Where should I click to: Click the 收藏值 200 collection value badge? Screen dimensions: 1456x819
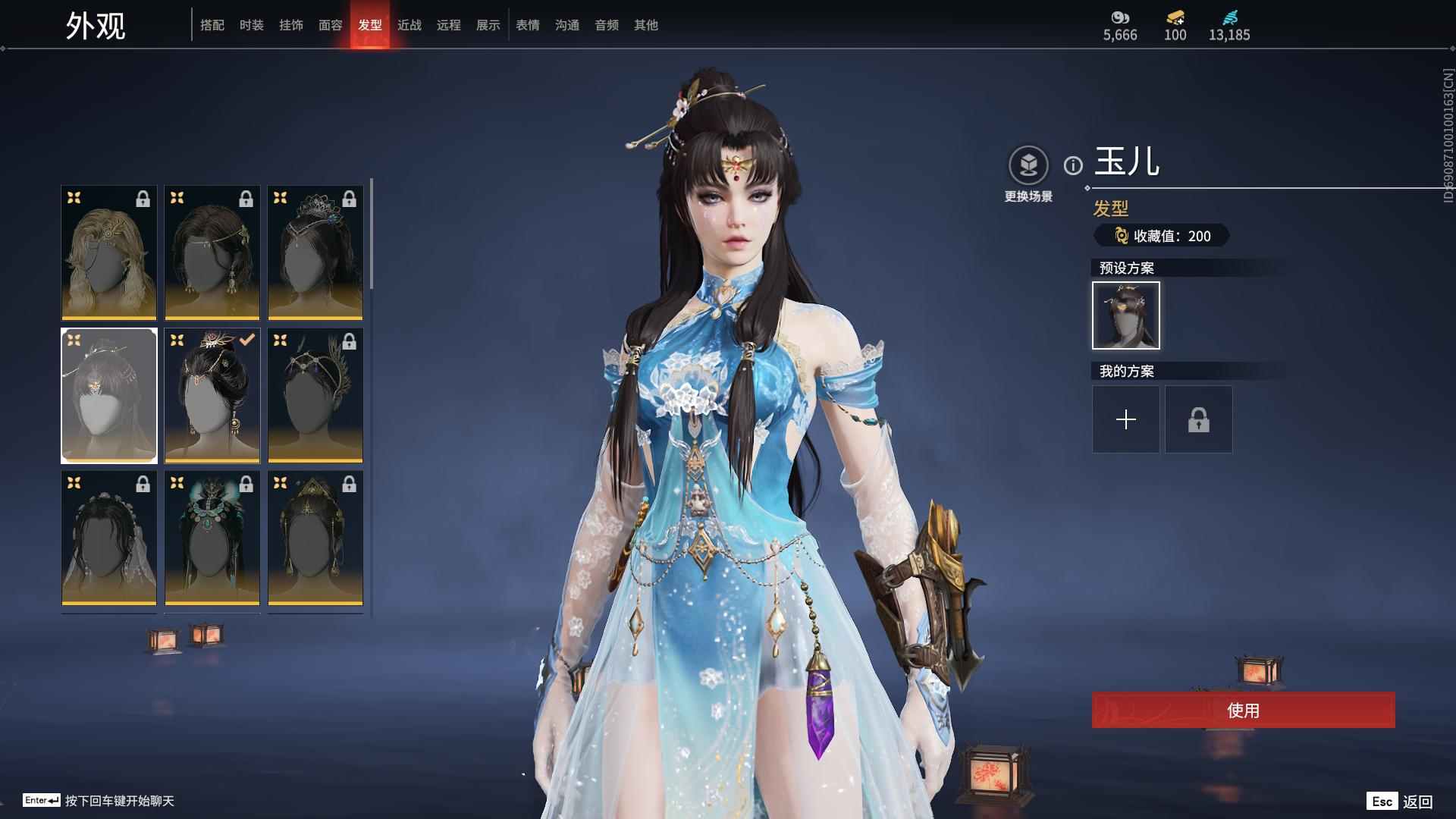pos(1163,236)
